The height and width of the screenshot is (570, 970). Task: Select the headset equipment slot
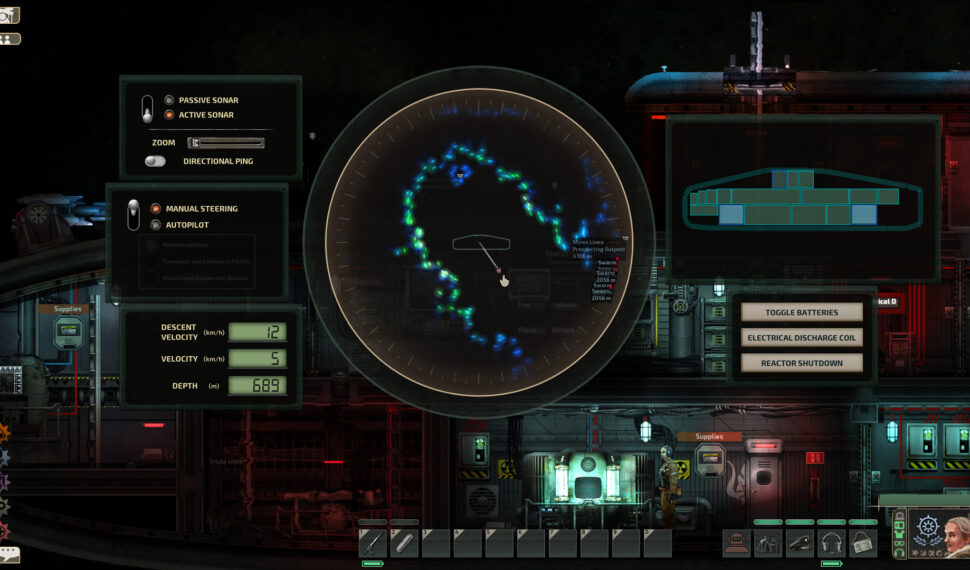831,543
